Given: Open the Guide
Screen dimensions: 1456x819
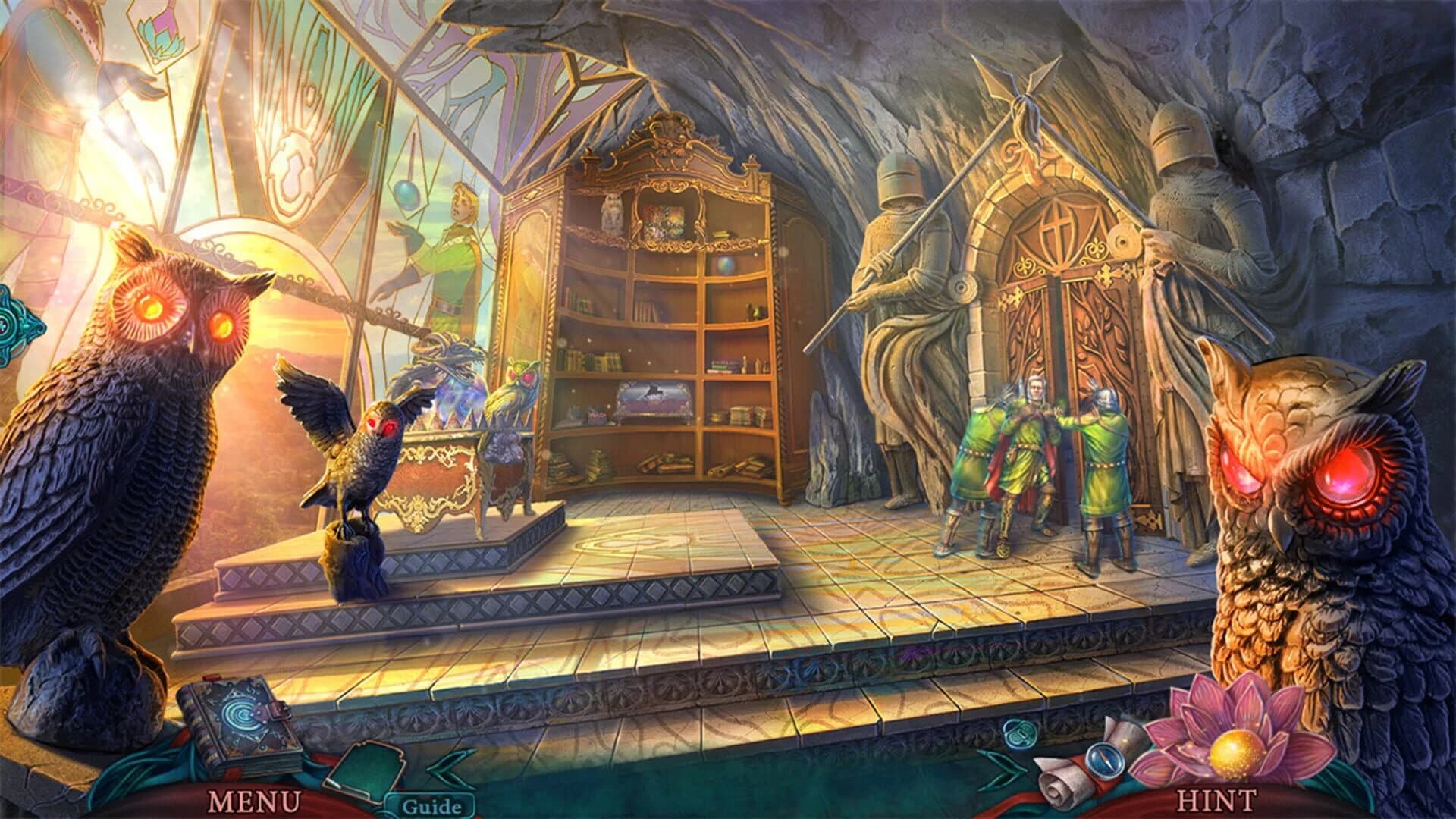Looking at the screenshot, I should click(x=434, y=808).
